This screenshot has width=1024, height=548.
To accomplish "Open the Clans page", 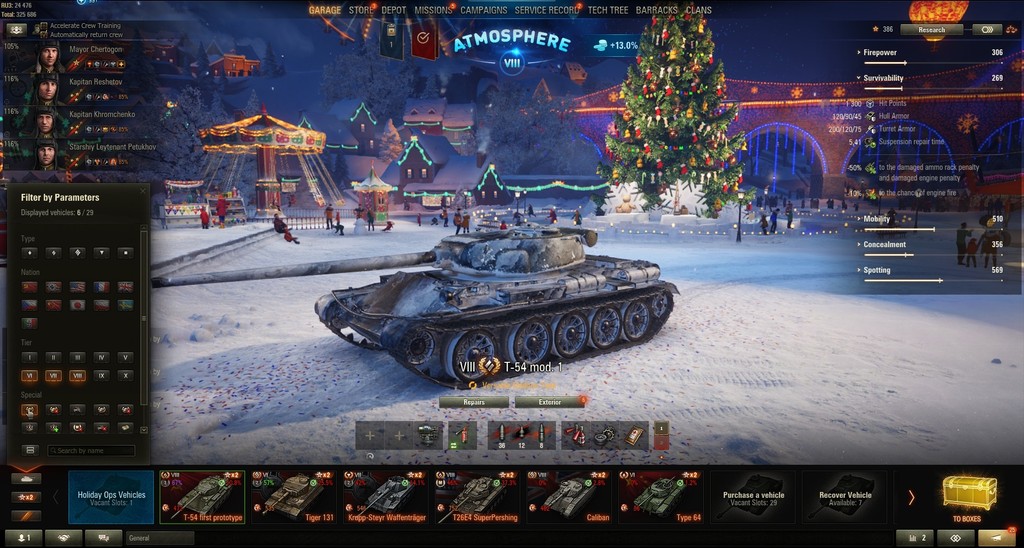I will [699, 10].
